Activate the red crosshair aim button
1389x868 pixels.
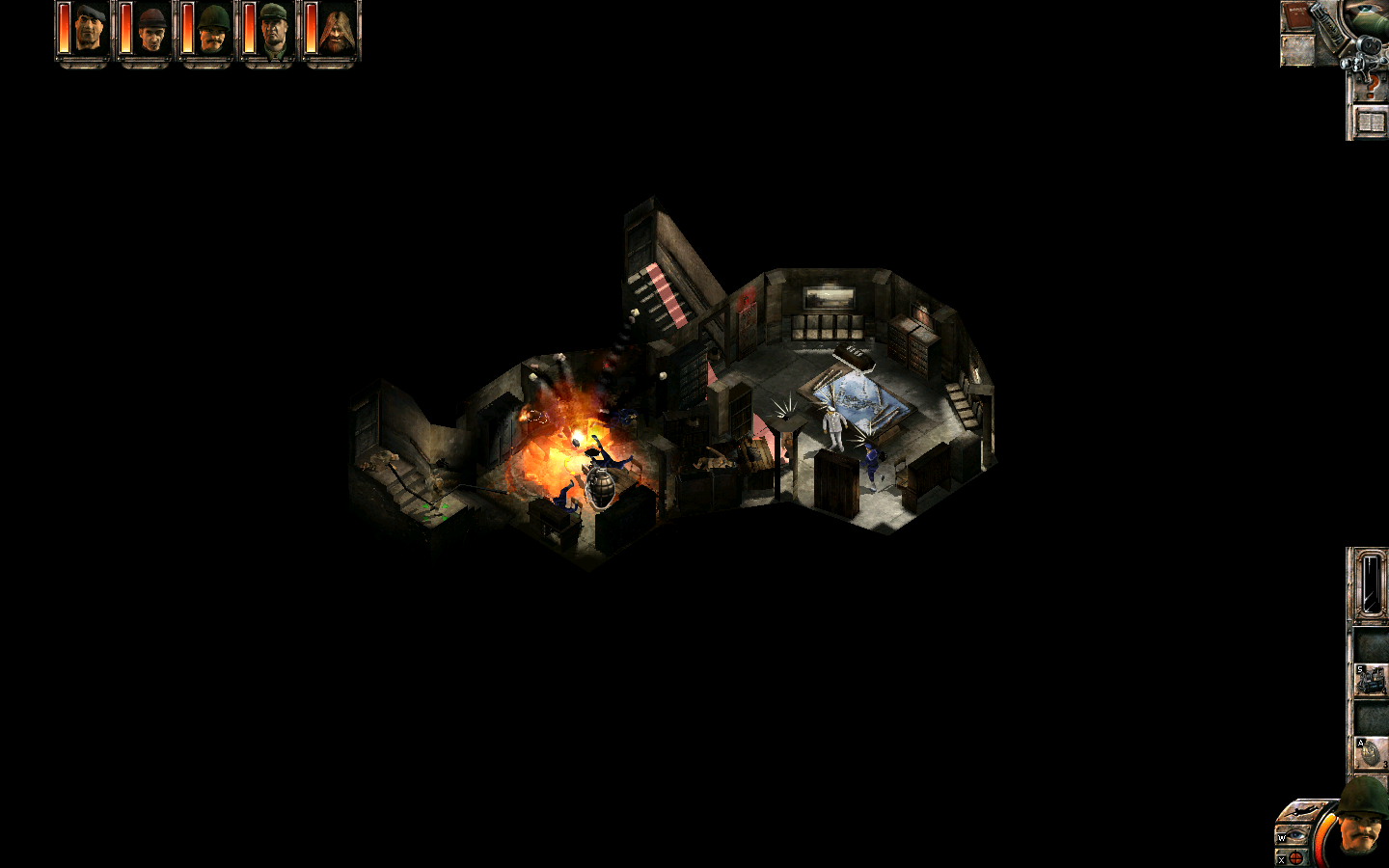[1295, 857]
